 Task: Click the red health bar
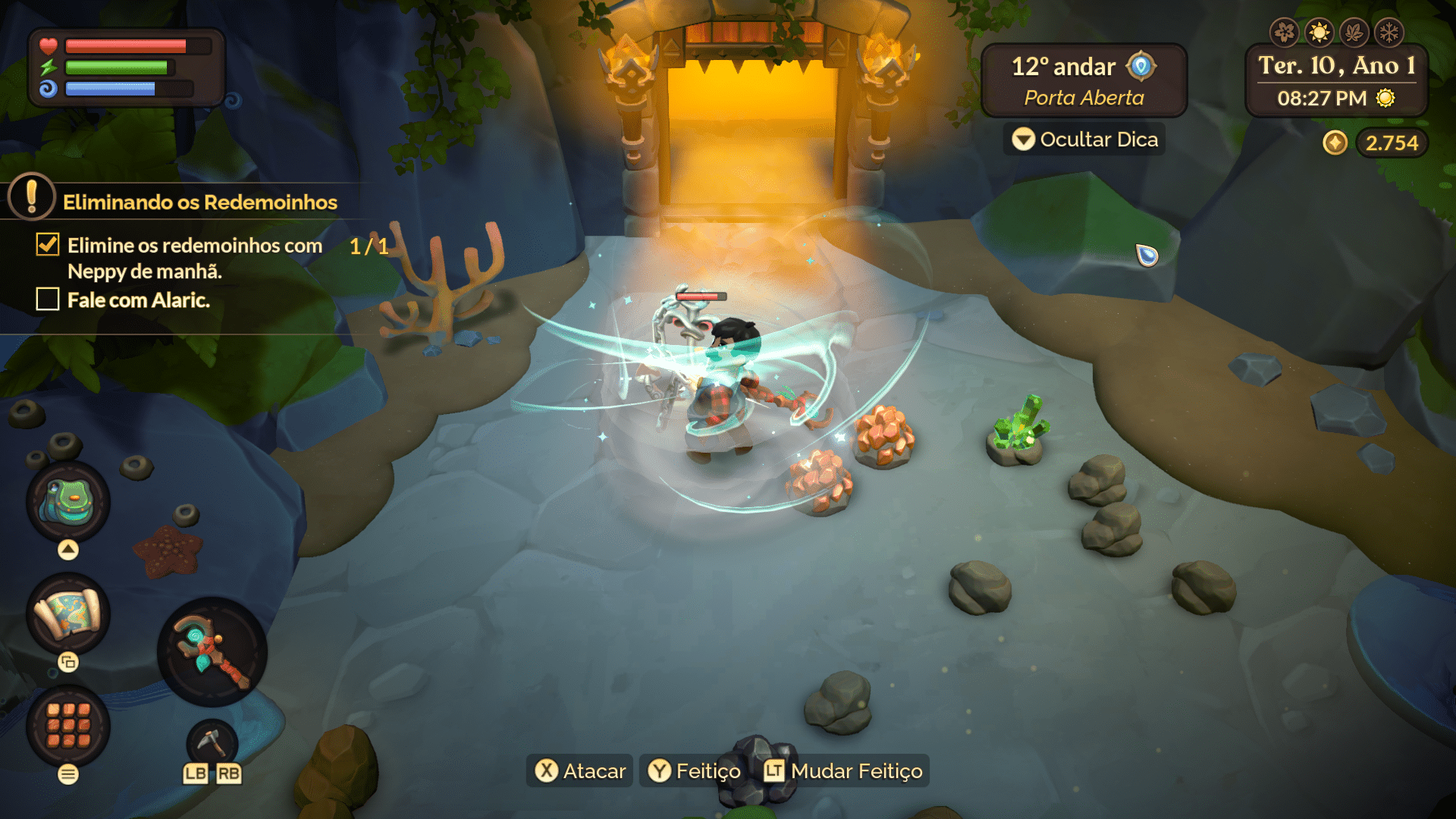click(125, 45)
